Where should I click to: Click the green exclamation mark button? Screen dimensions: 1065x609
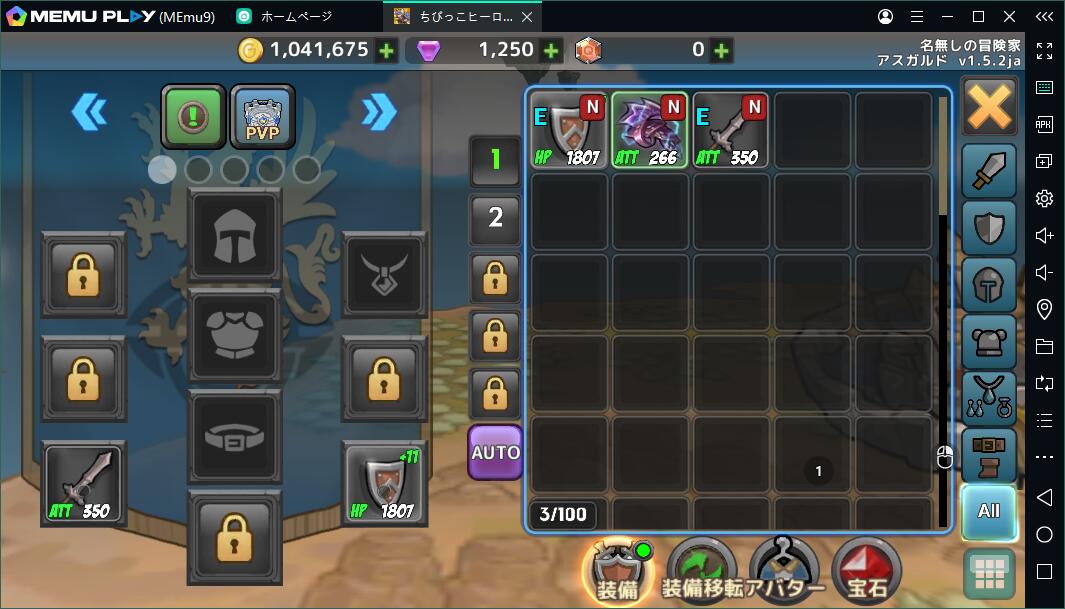193,117
